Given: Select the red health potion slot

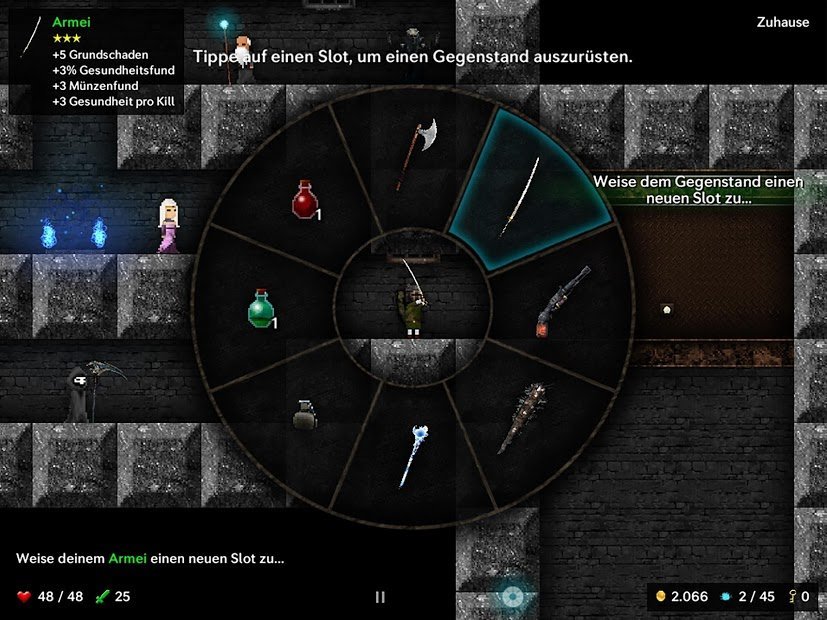Looking at the screenshot, I should [x=305, y=199].
